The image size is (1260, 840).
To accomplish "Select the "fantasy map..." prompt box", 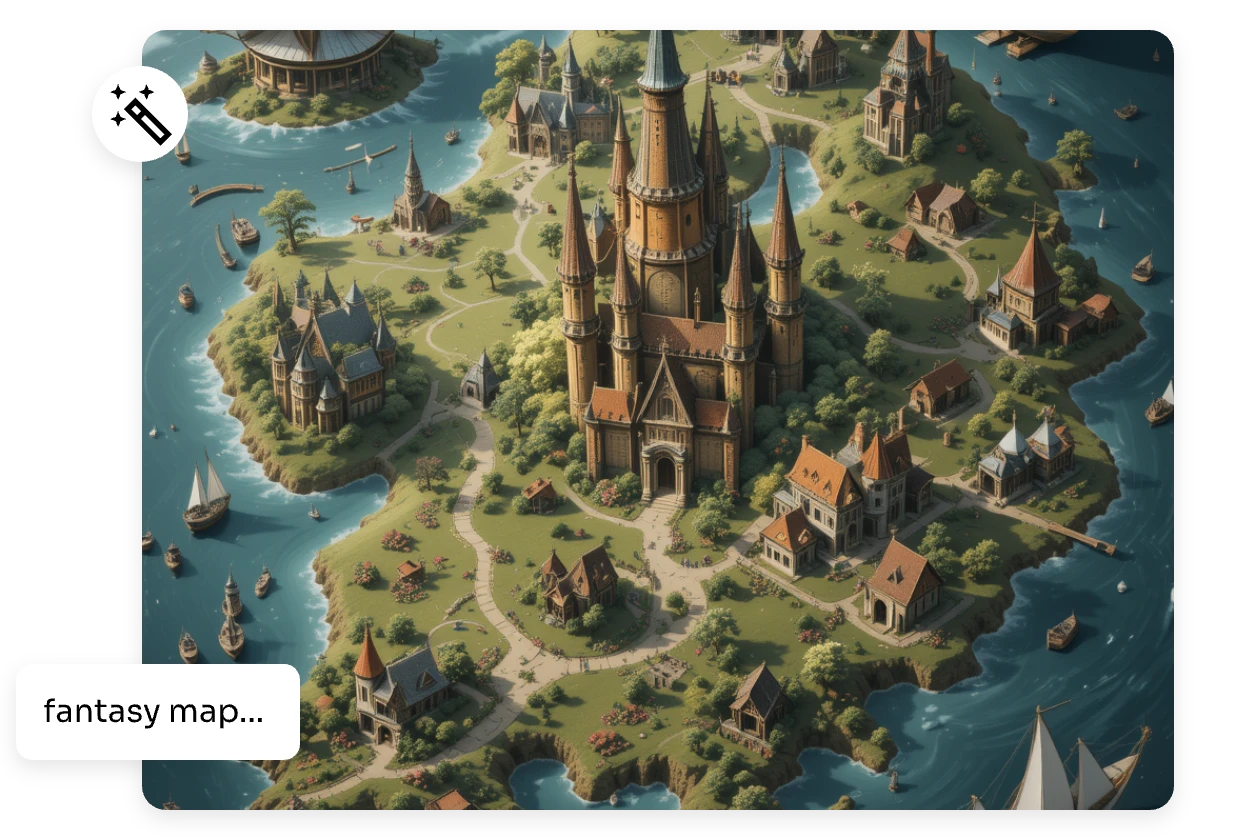I will point(158,712).
